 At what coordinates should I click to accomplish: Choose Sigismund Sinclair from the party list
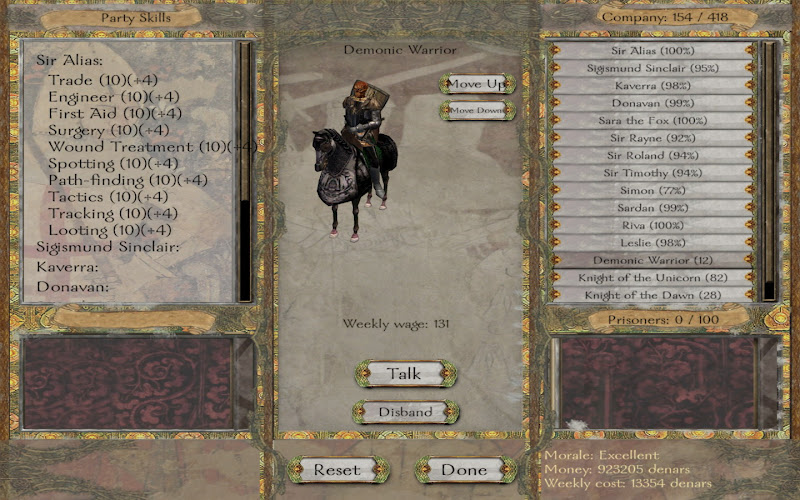coord(652,68)
